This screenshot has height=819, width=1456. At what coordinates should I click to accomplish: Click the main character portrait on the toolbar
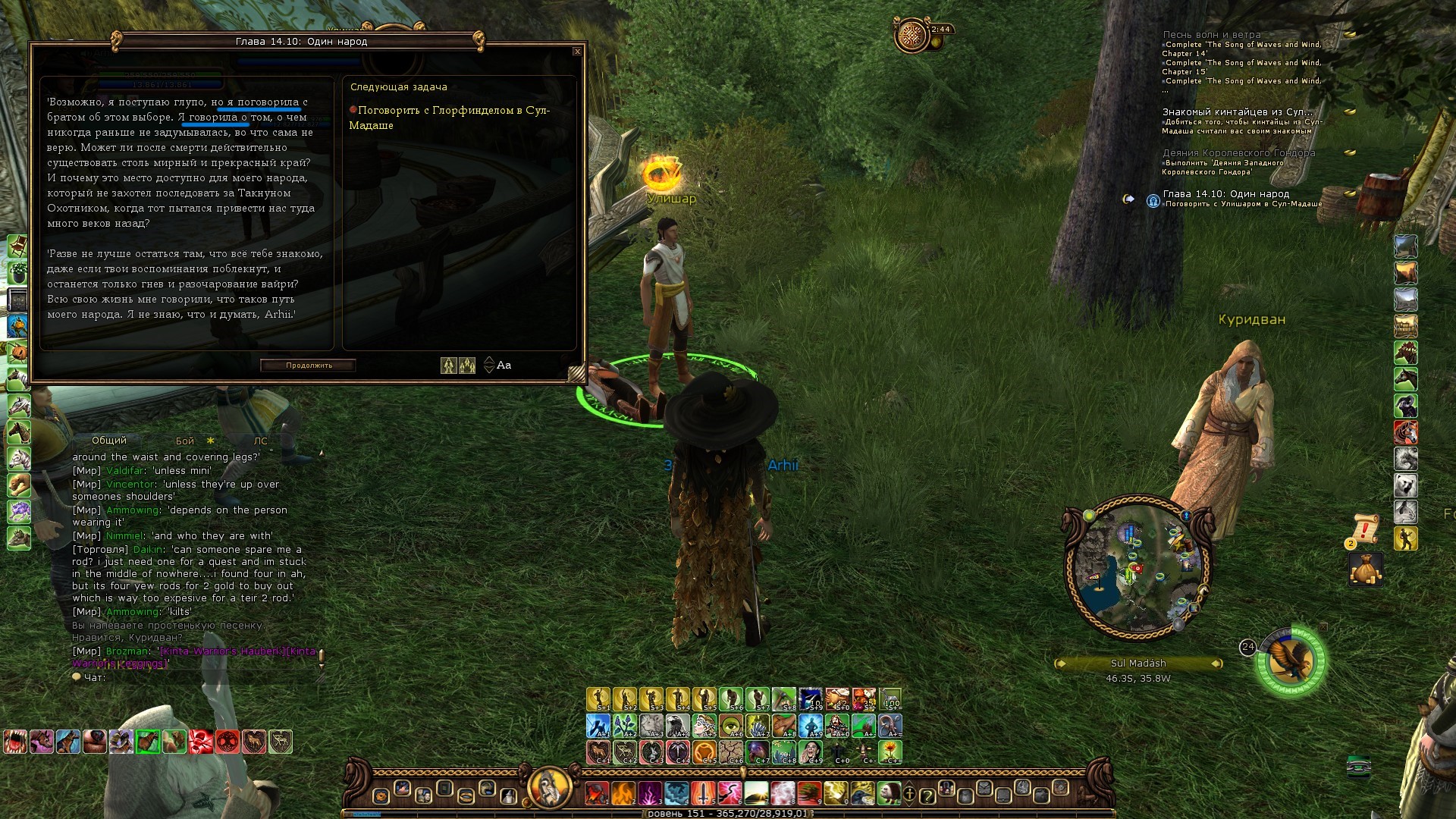(x=549, y=789)
